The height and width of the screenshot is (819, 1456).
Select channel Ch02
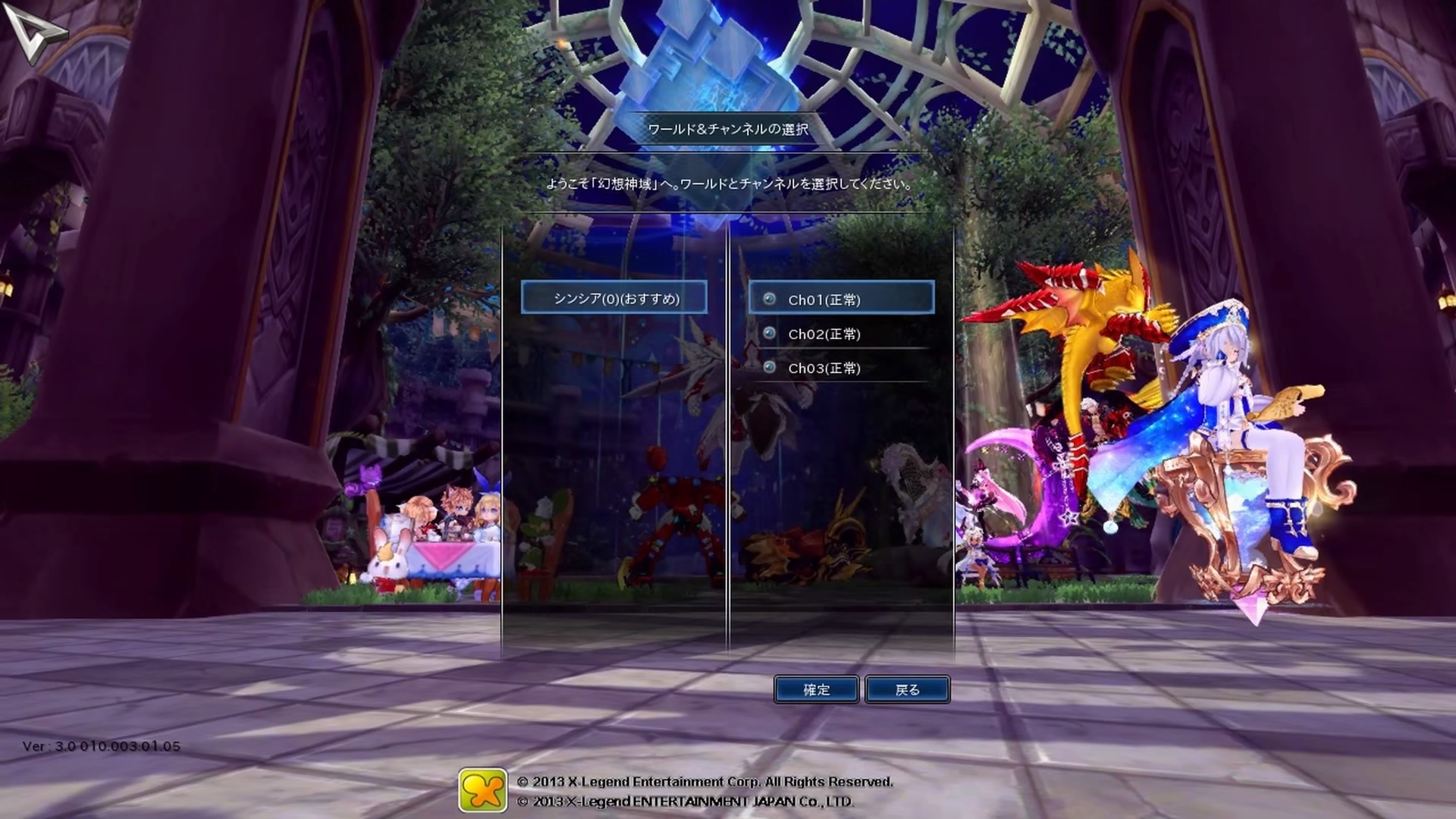point(824,334)
